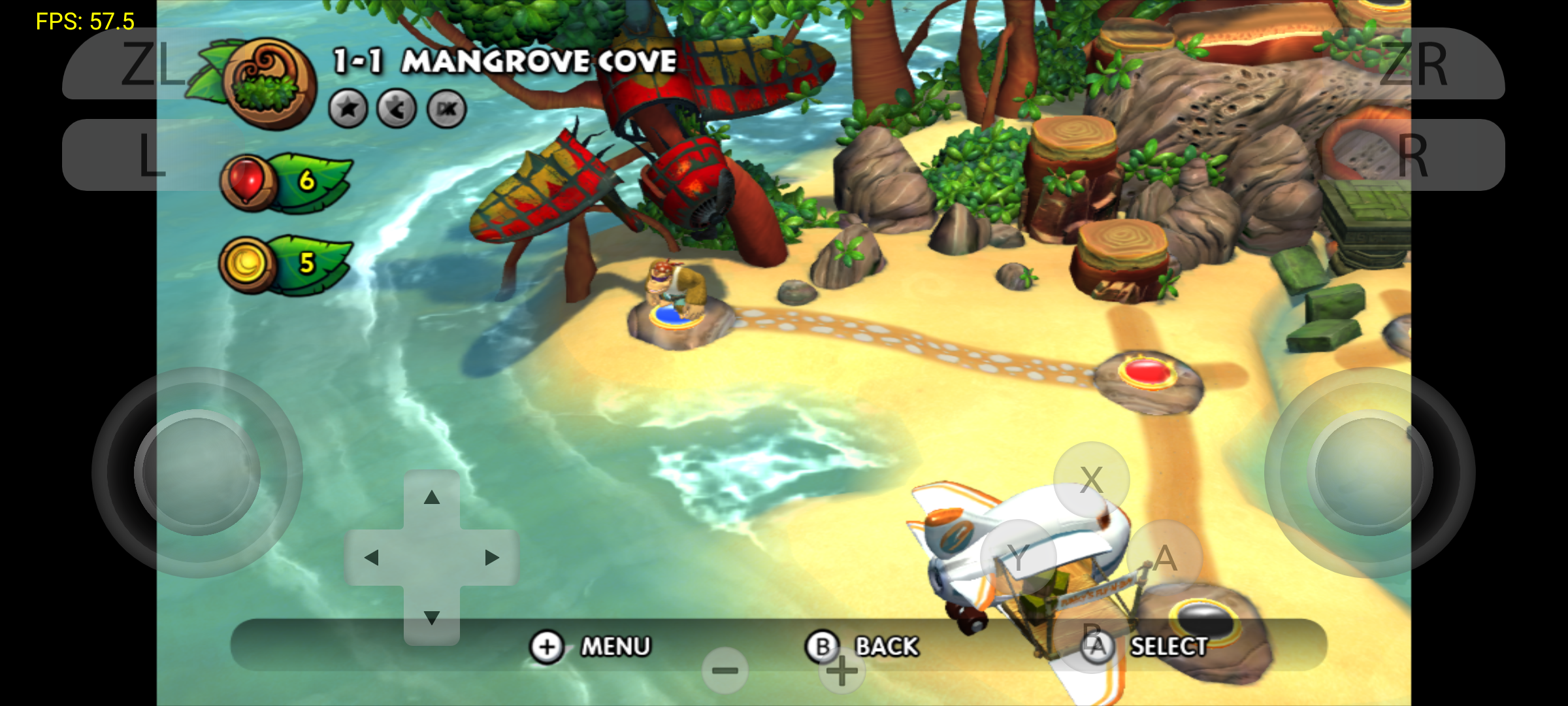This screenshot has height=706, width=1568.
Task: Tap the on-screen A button
Action: (1165, 558)
